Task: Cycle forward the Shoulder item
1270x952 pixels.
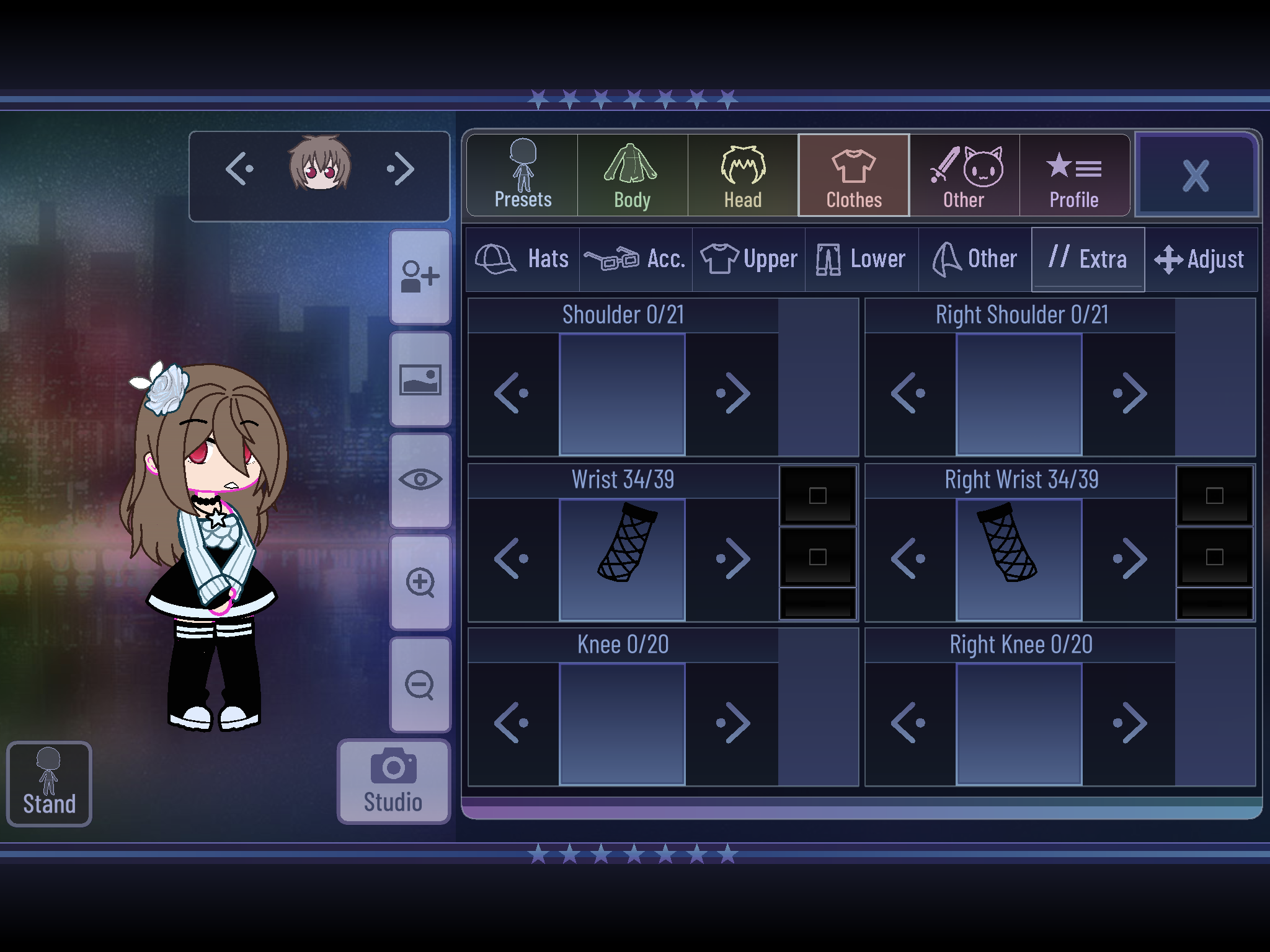Action: (732, 392)
